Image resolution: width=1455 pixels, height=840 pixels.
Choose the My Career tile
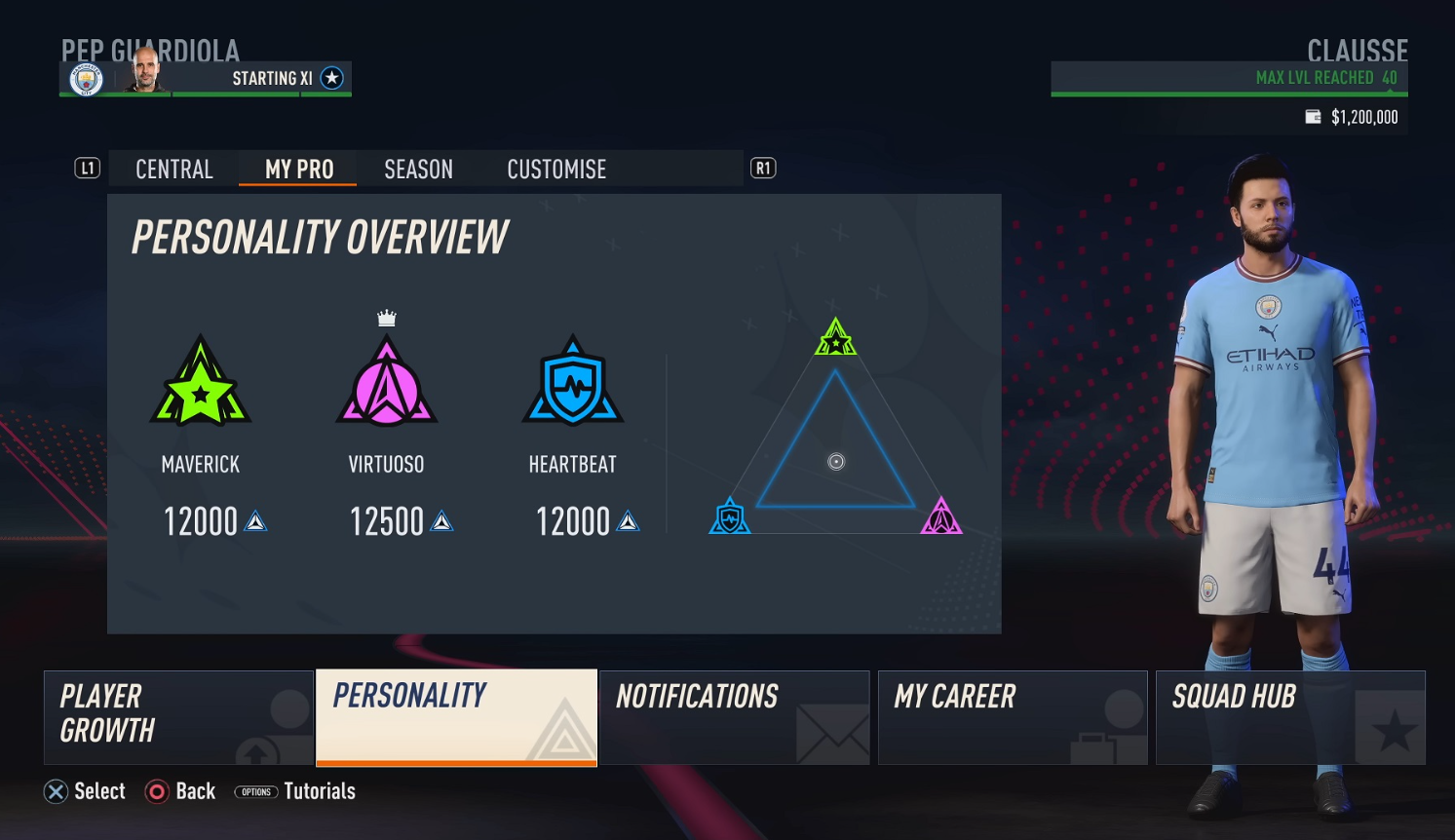tap(1013, 716)
